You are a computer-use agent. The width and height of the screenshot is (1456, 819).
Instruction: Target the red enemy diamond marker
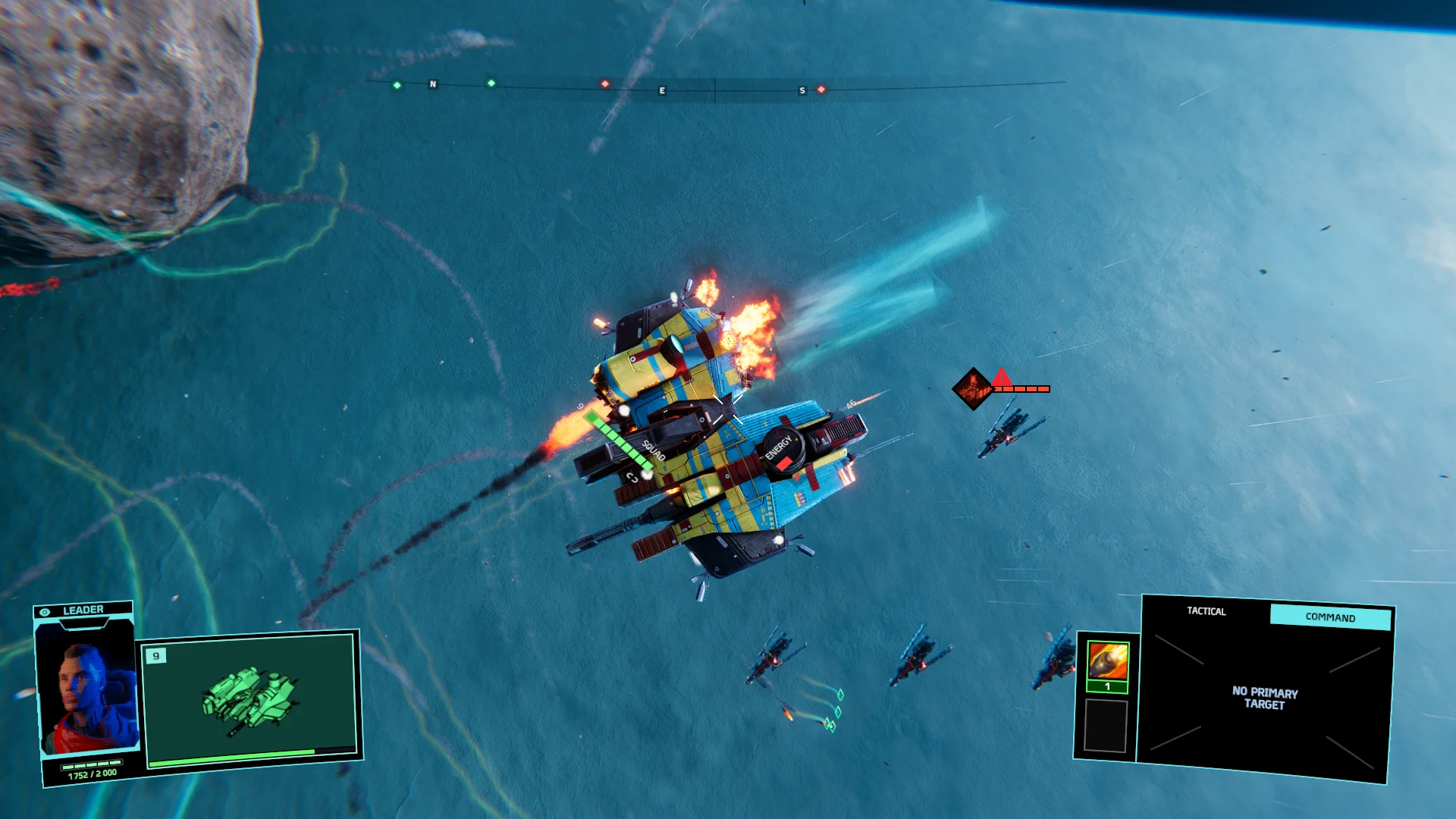point(973,389)
